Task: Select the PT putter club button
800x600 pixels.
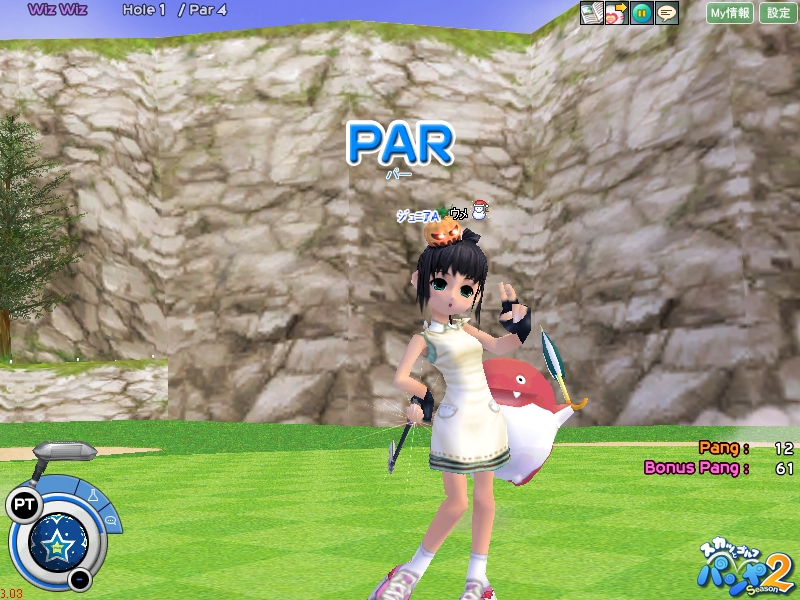Action: pos(22,503)
